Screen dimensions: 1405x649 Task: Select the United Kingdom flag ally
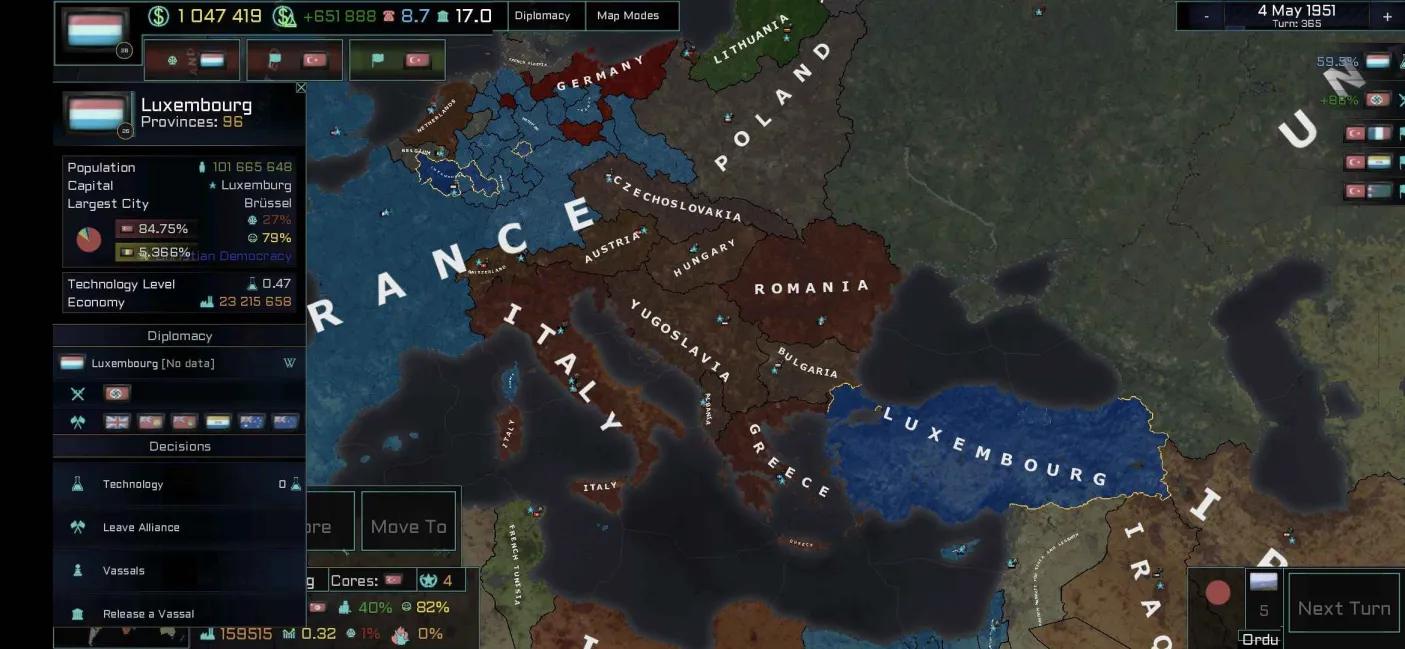point(117,422)
